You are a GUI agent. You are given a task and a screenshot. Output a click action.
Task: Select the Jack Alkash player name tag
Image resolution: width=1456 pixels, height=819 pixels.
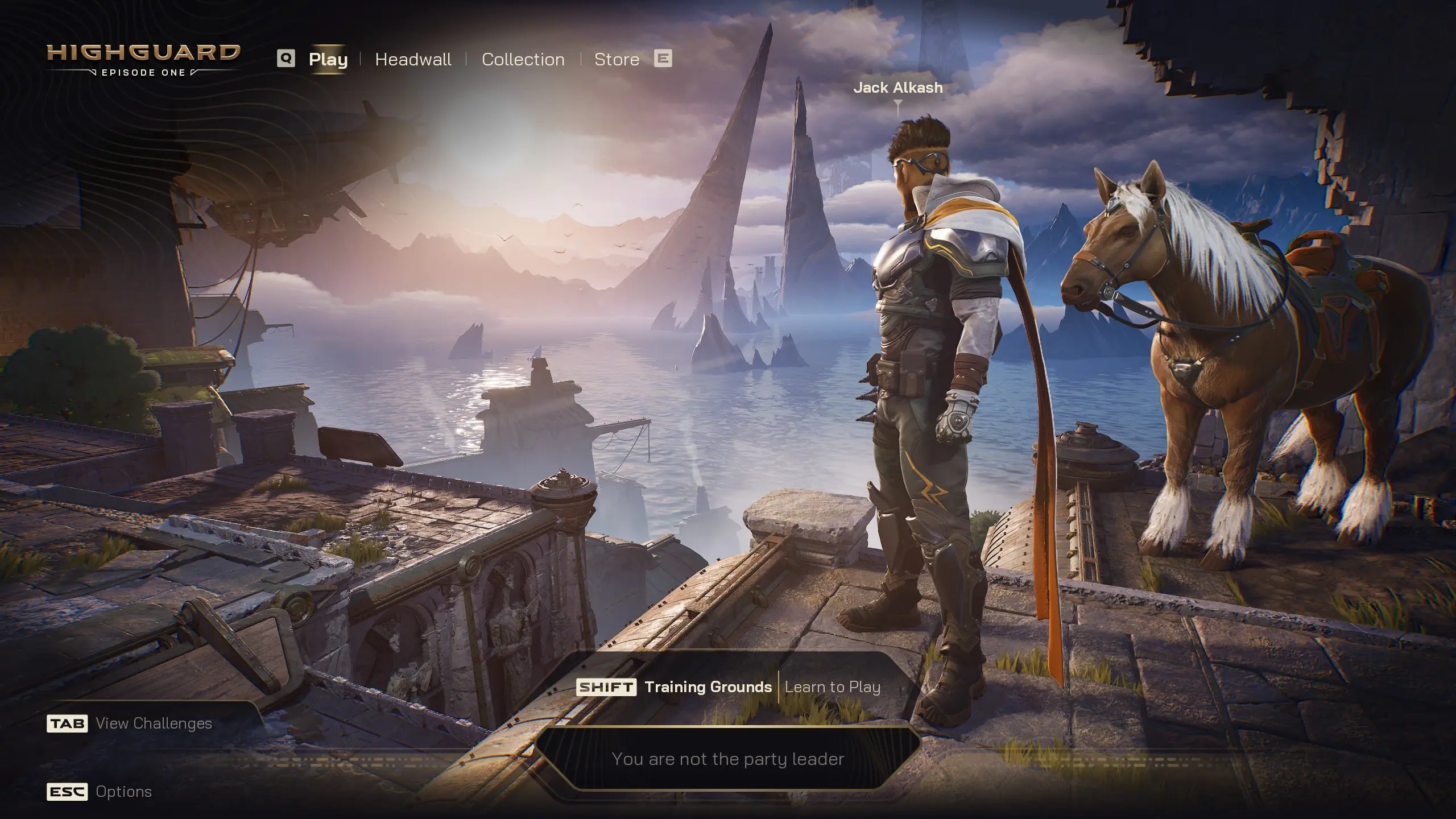tap(897, 88)
